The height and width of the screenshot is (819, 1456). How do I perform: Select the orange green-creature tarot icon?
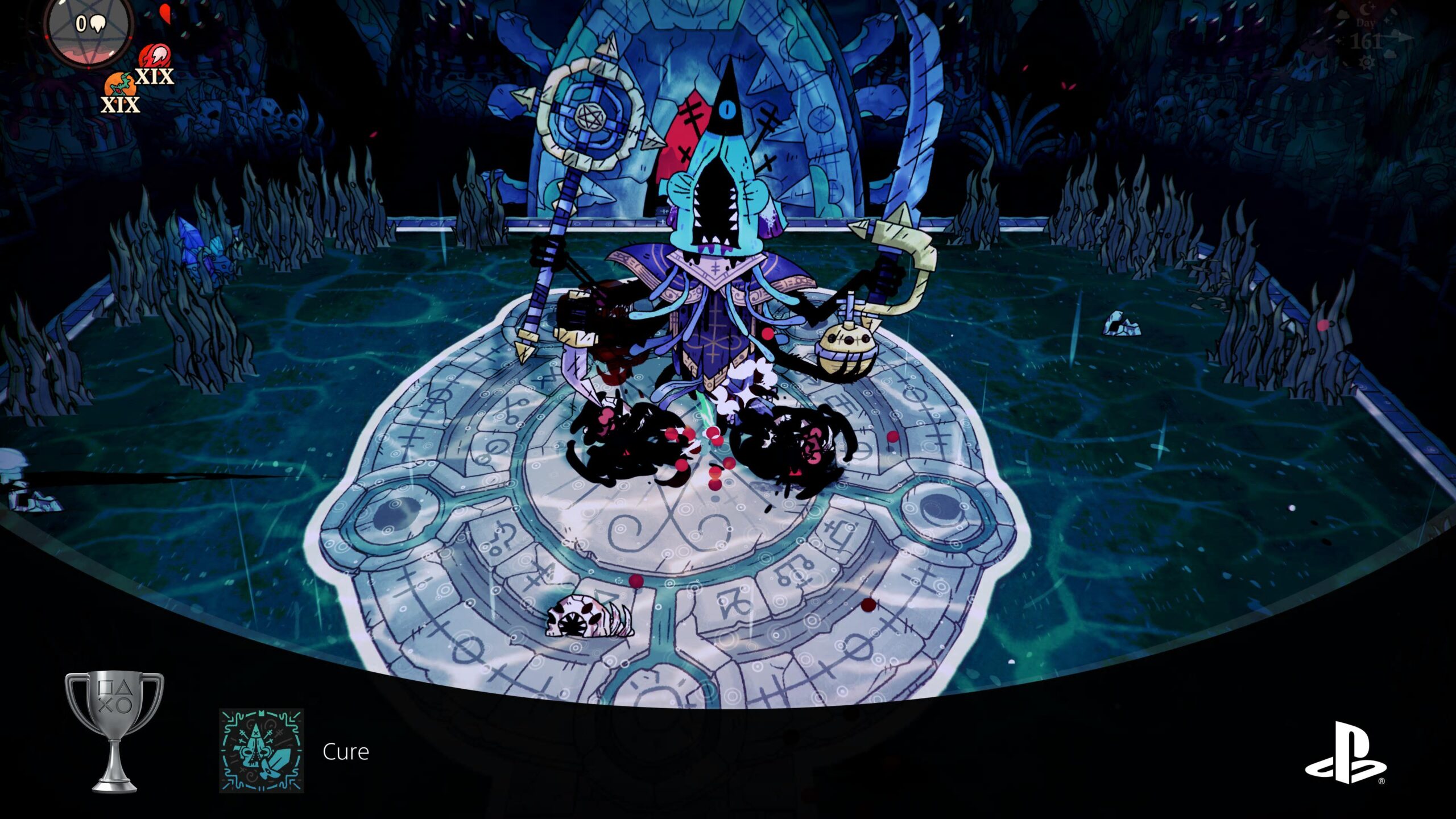pyautogui.click(x=119, y=86)
